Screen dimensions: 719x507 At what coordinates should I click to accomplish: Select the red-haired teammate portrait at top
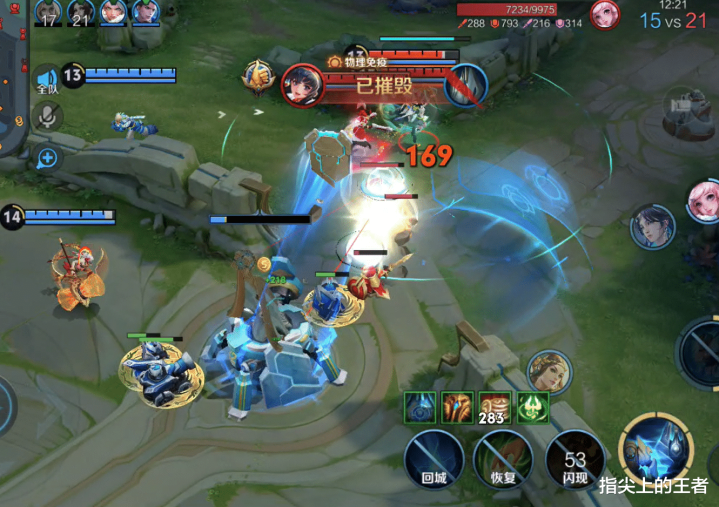(x=113, y=12)
